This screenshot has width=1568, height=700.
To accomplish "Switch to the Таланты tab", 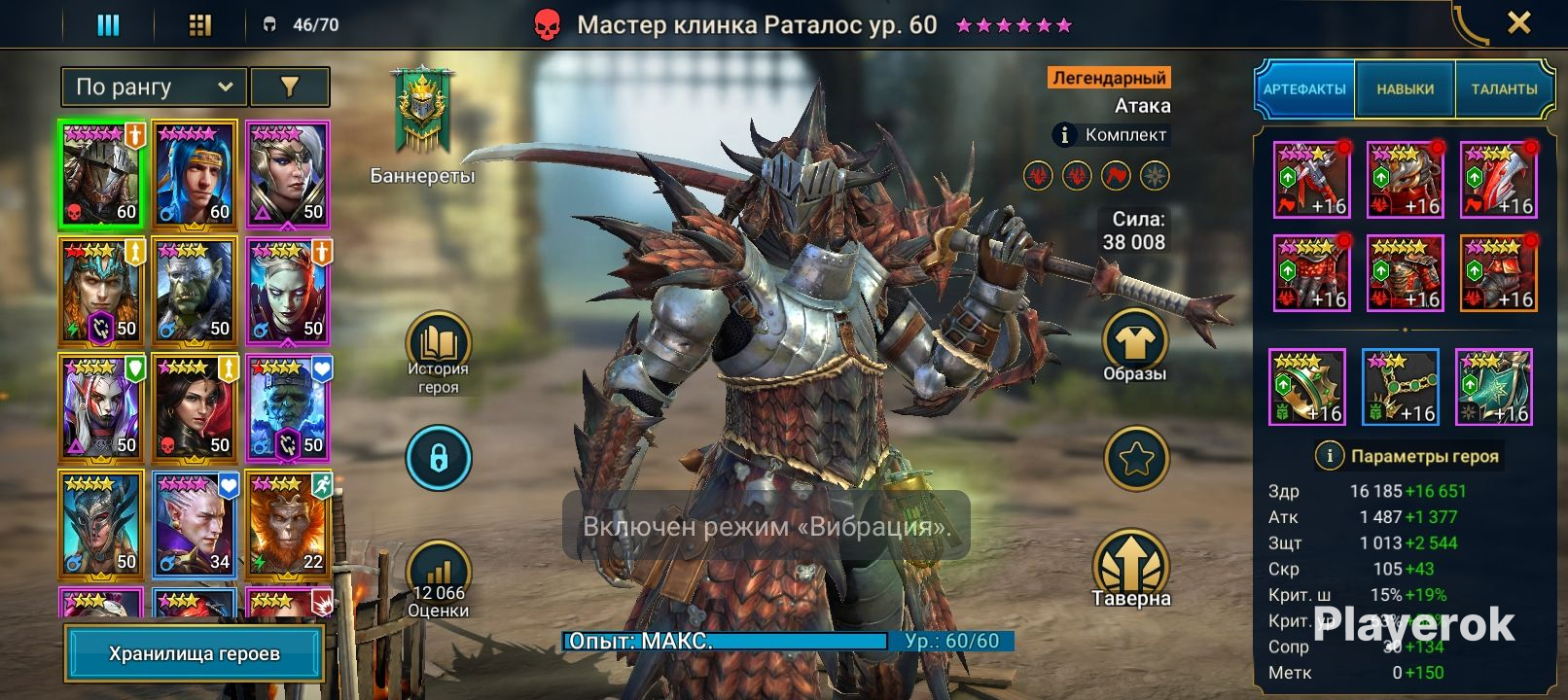I will coord(1504,89).
